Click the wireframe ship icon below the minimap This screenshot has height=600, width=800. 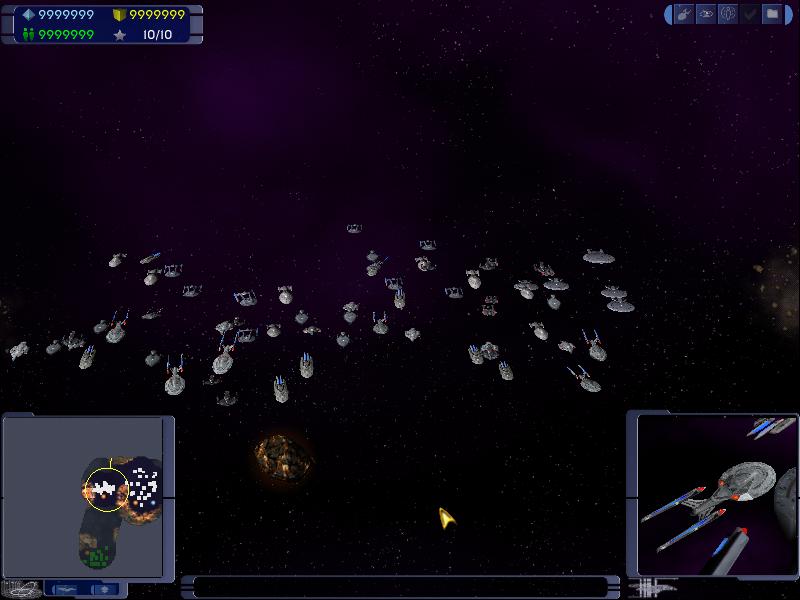22,588
